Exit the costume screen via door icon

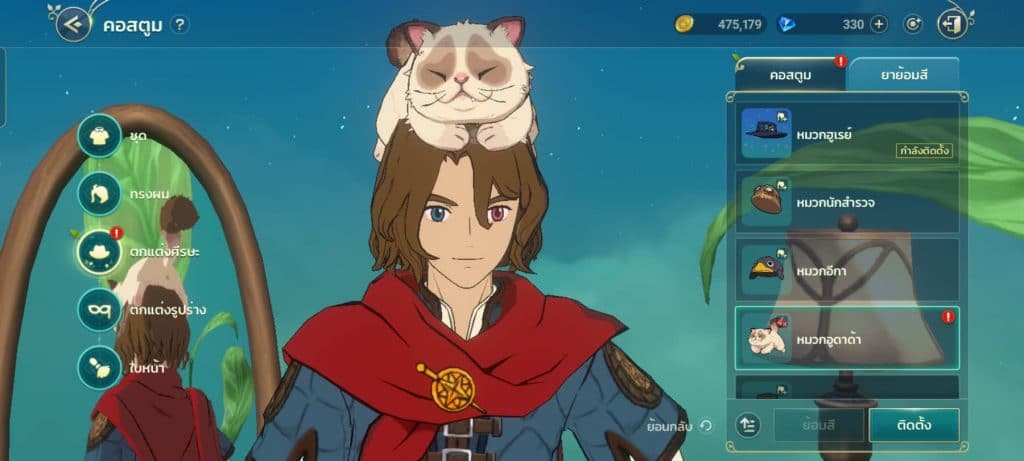[953, 24]
